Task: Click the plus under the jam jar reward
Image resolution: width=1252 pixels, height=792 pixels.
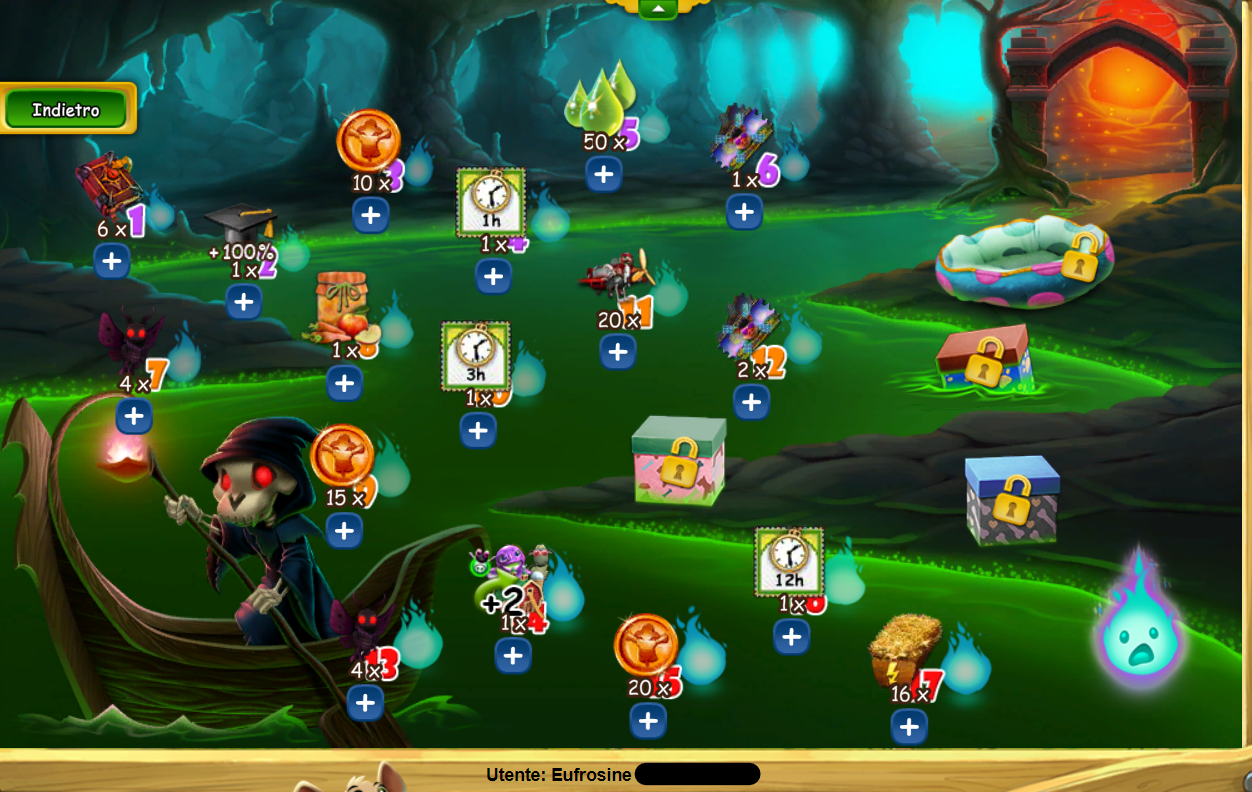Action: pyautogui.click(x=344, y=382)
